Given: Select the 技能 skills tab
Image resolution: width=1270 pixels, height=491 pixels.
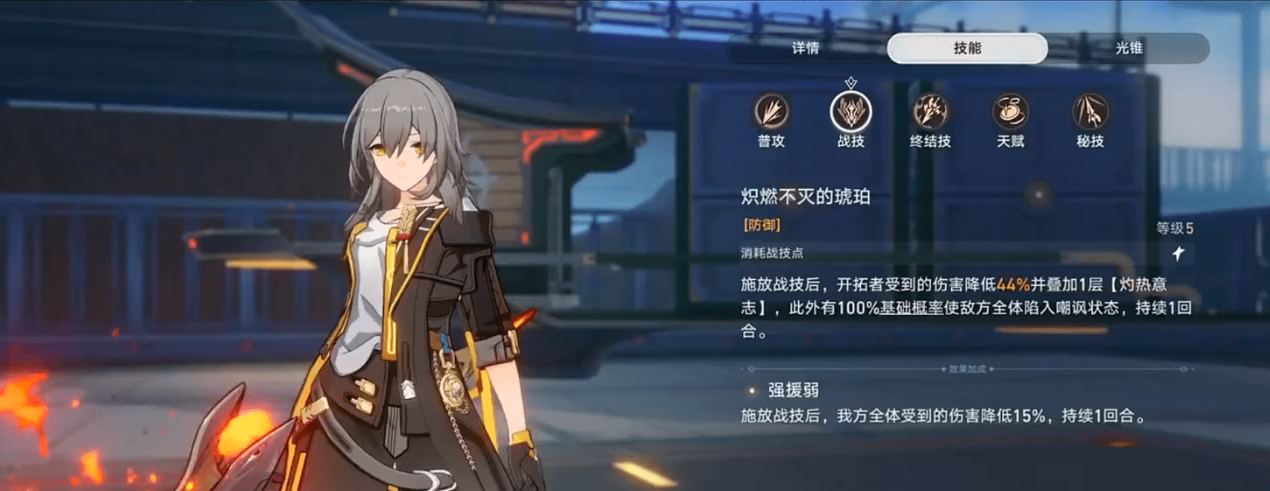Looking at the screenshot, I should pyautogui.click(x=967, y=48).
